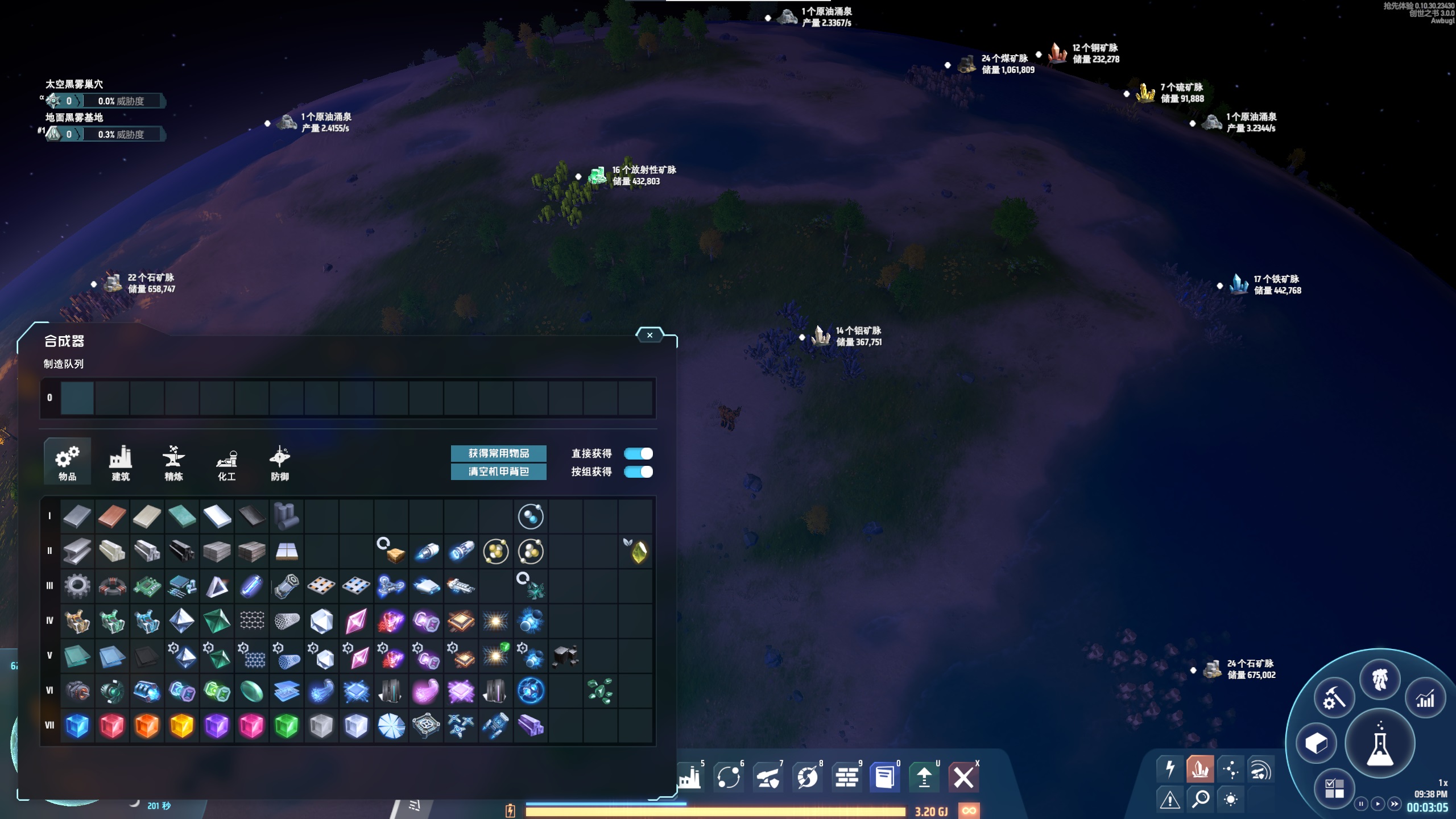Click the 清空机甲背包 button
The image size is (1456, 819).
[498, 471]
